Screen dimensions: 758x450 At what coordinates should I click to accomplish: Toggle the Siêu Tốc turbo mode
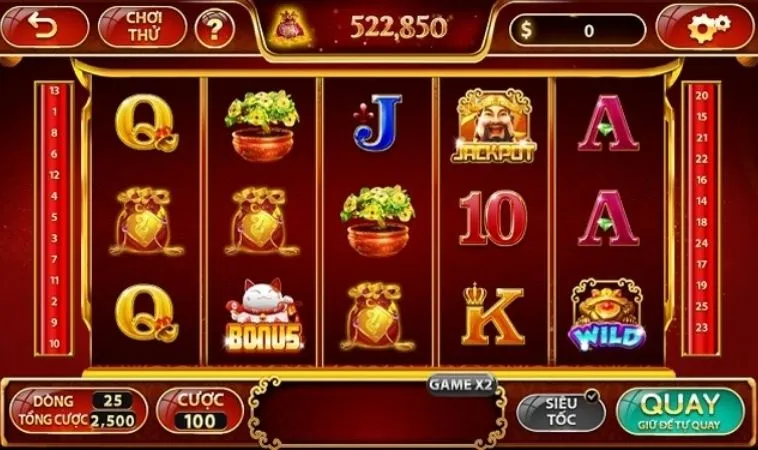click(561, 411)
